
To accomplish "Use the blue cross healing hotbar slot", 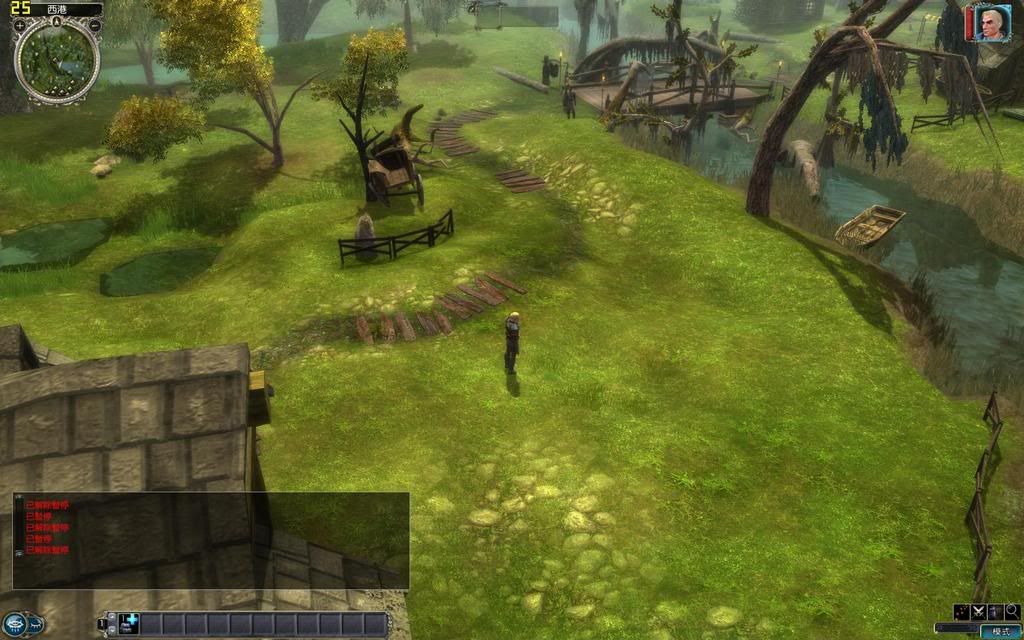I will pos(128,624).
